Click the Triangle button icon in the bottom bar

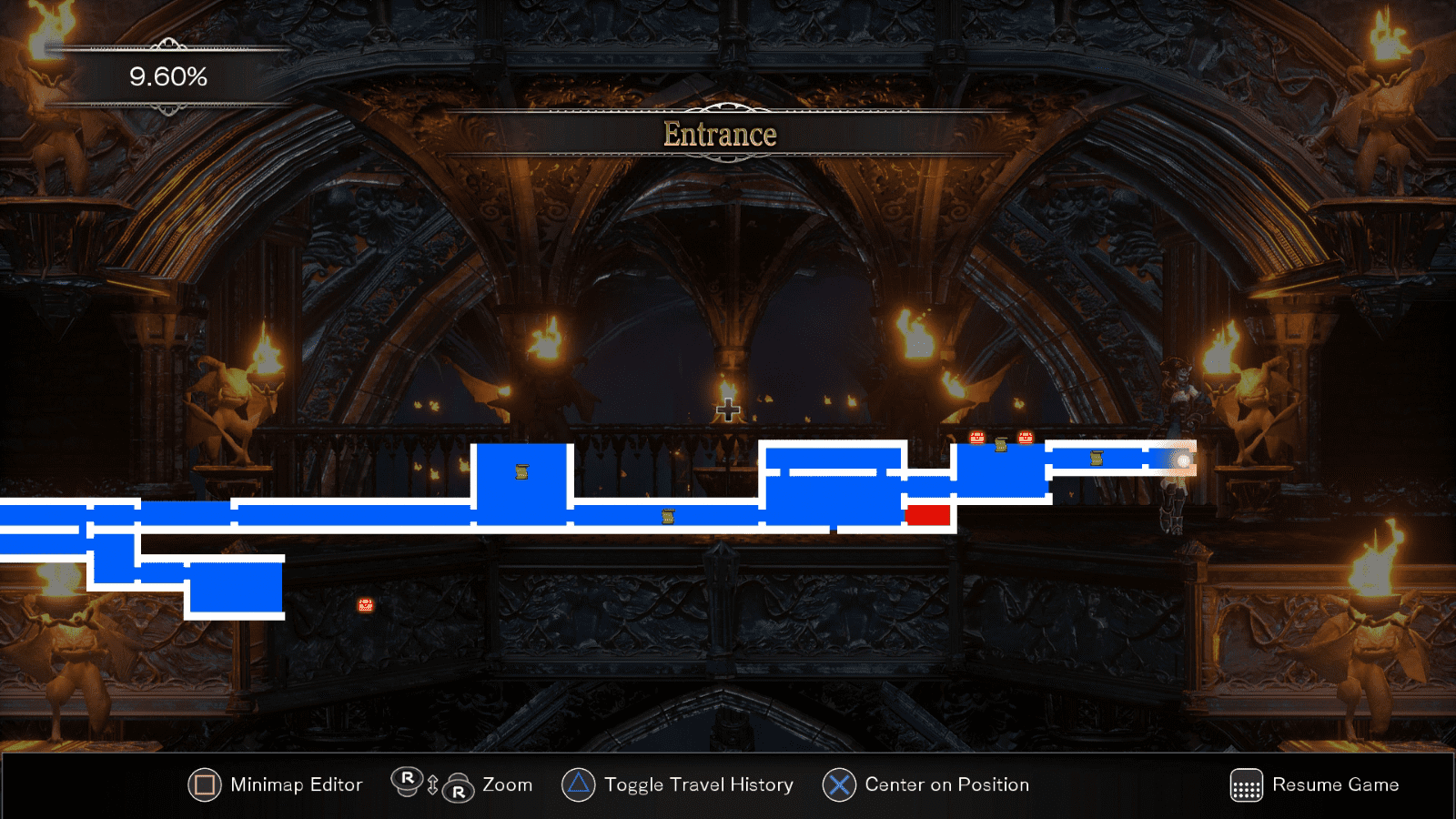[579, 784]
